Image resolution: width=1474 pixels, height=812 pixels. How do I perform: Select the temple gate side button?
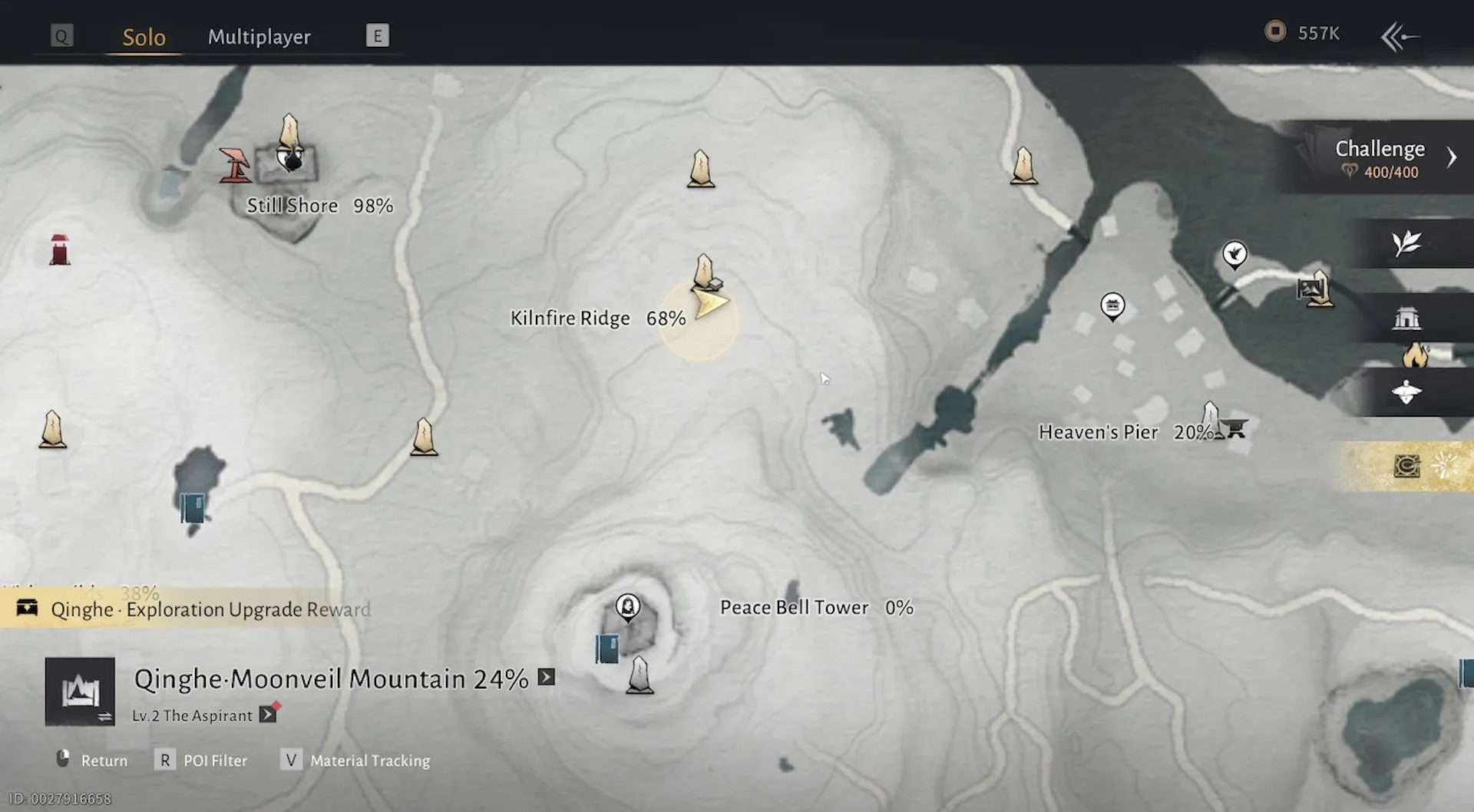1406,318
